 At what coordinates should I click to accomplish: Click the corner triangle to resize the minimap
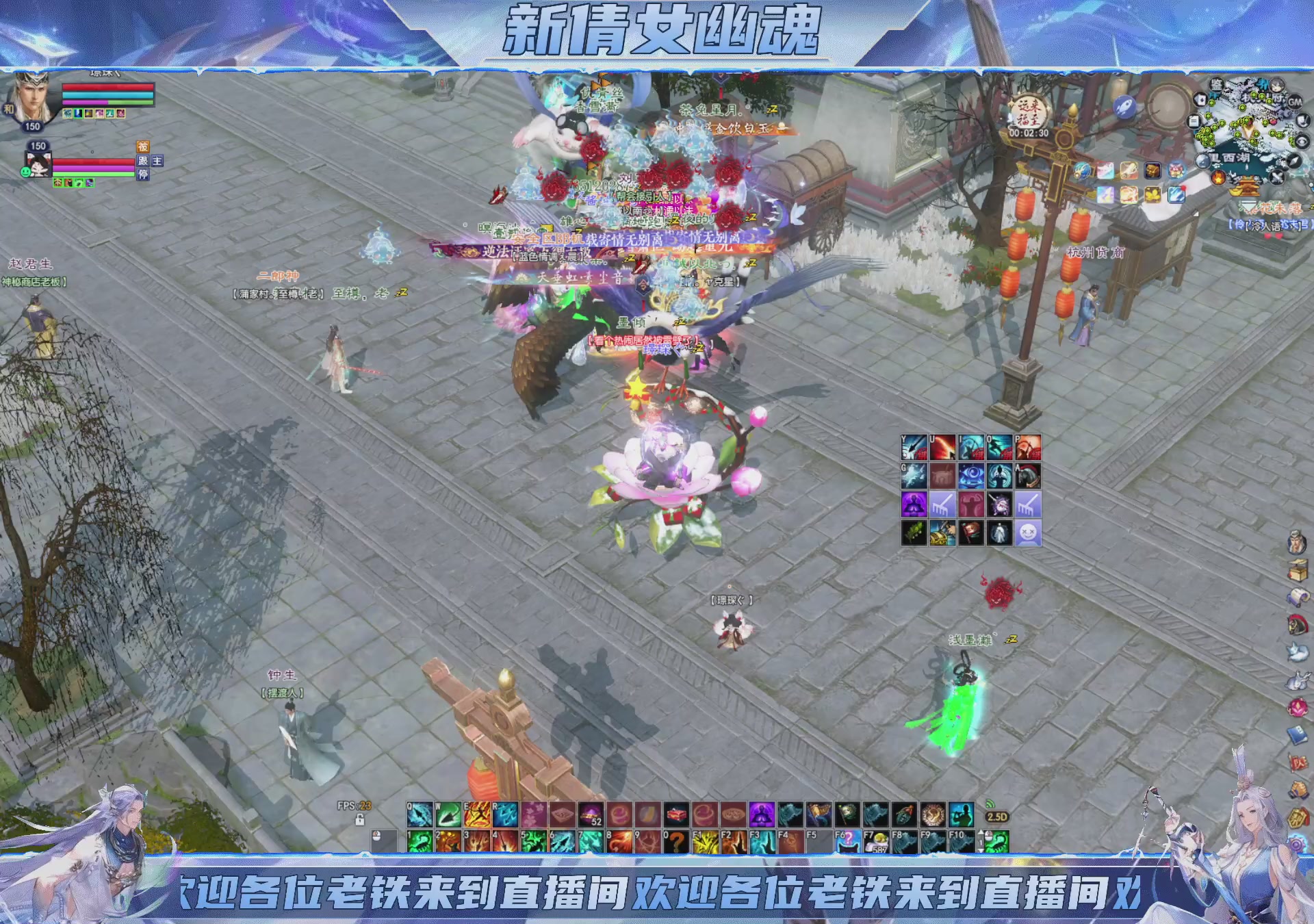click(x=1196, y=211)
